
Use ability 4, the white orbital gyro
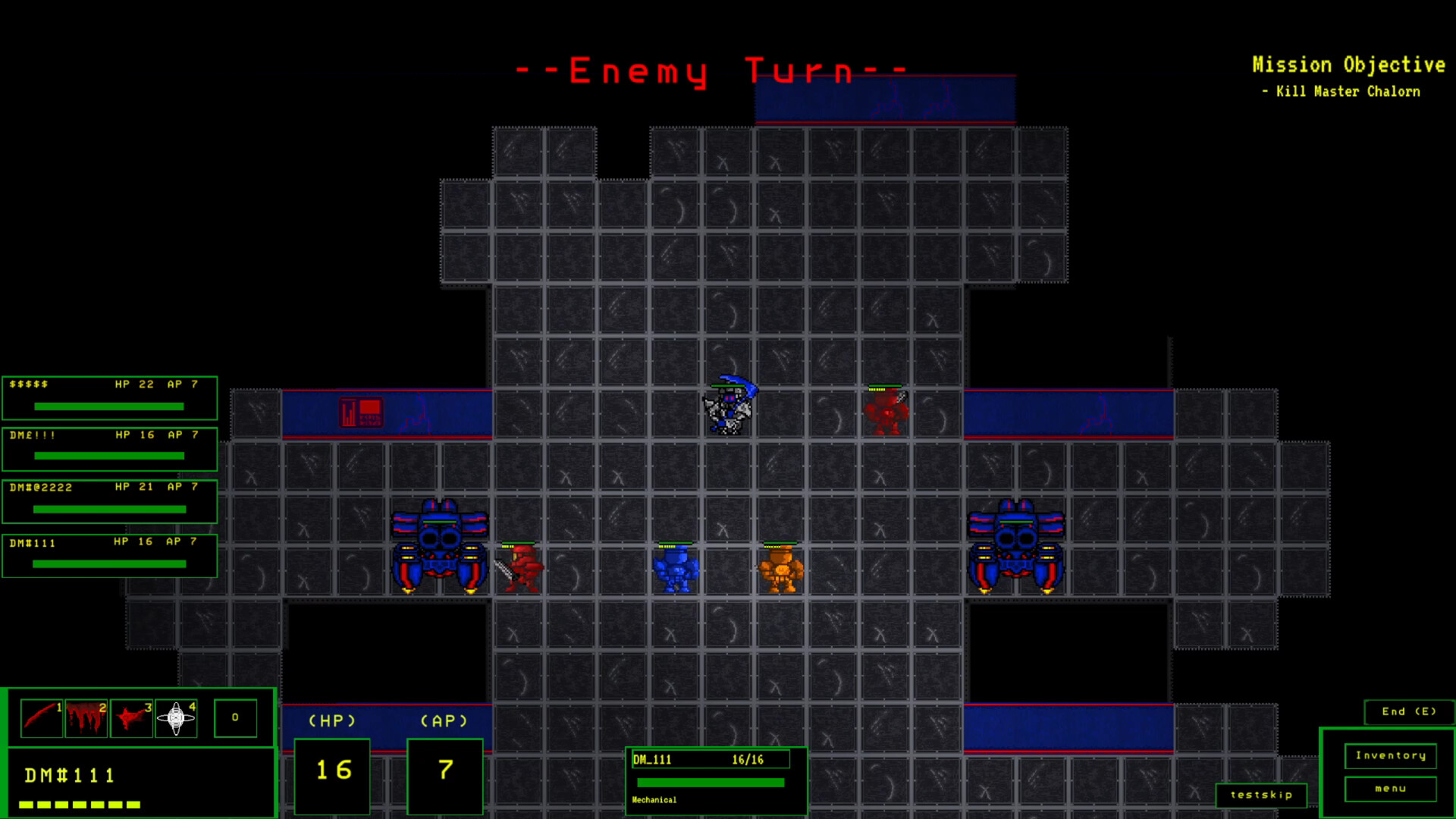(x=175, y=717)
